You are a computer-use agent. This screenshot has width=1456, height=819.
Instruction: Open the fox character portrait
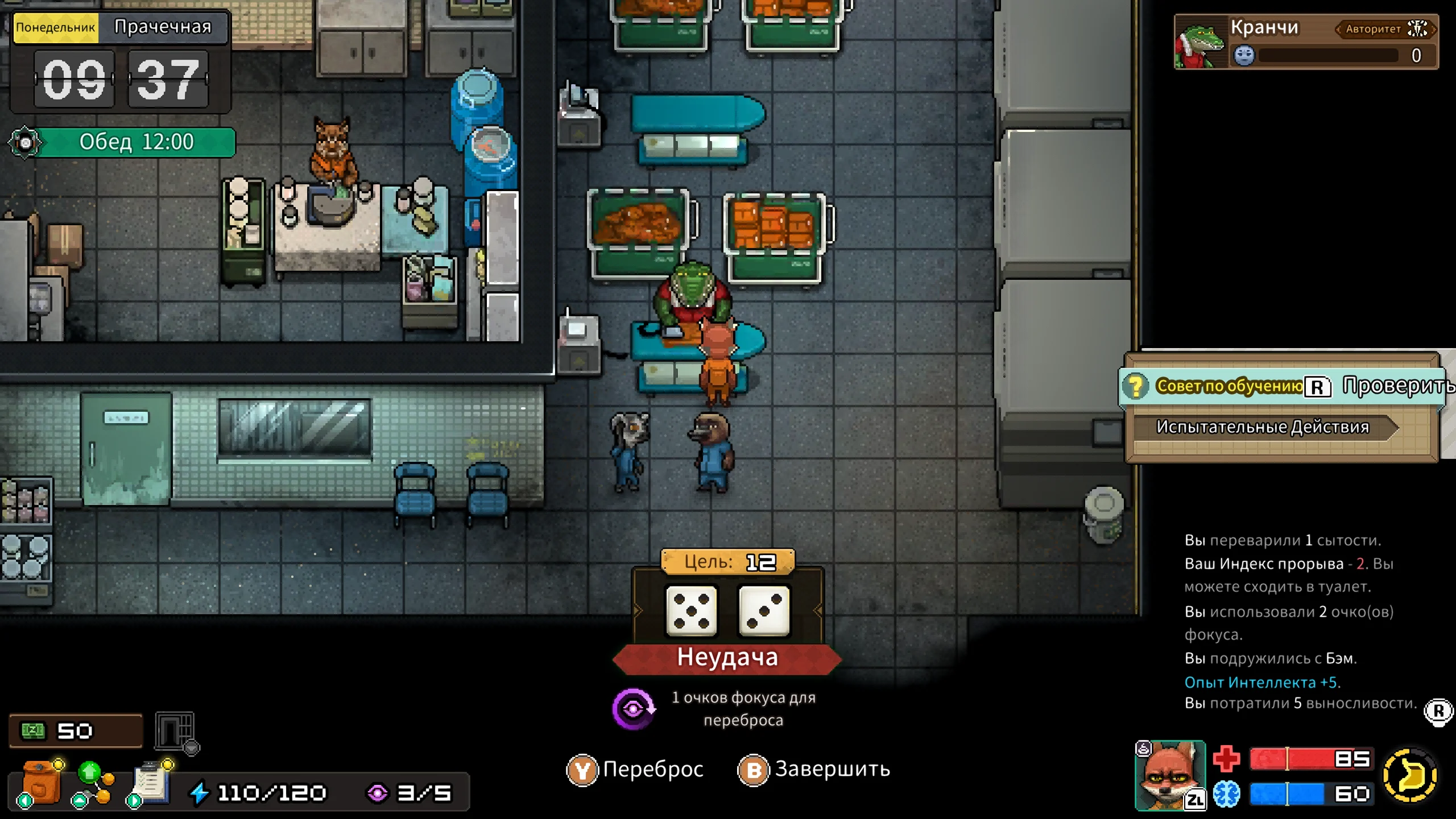[x=1169, y=775]
